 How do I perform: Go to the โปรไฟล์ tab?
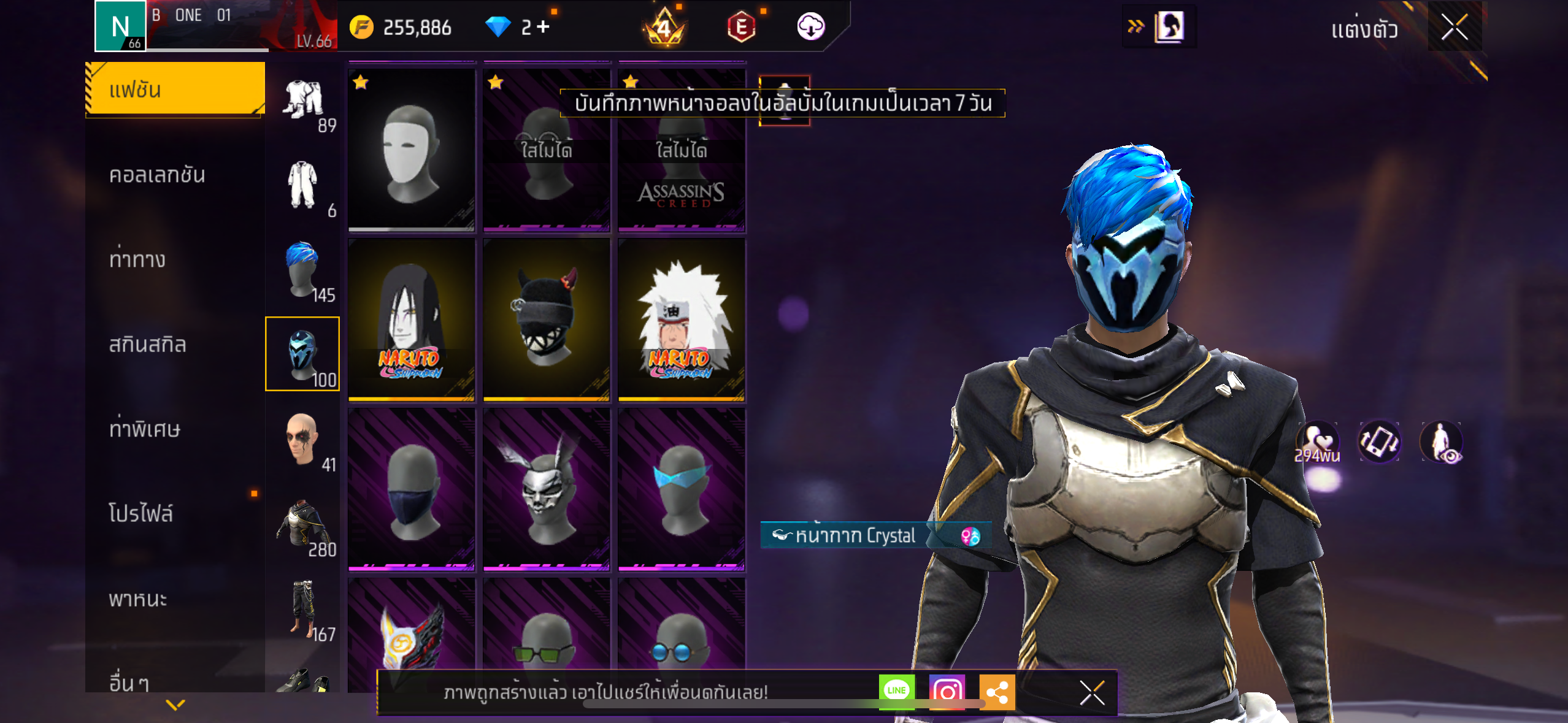(141, 513)
